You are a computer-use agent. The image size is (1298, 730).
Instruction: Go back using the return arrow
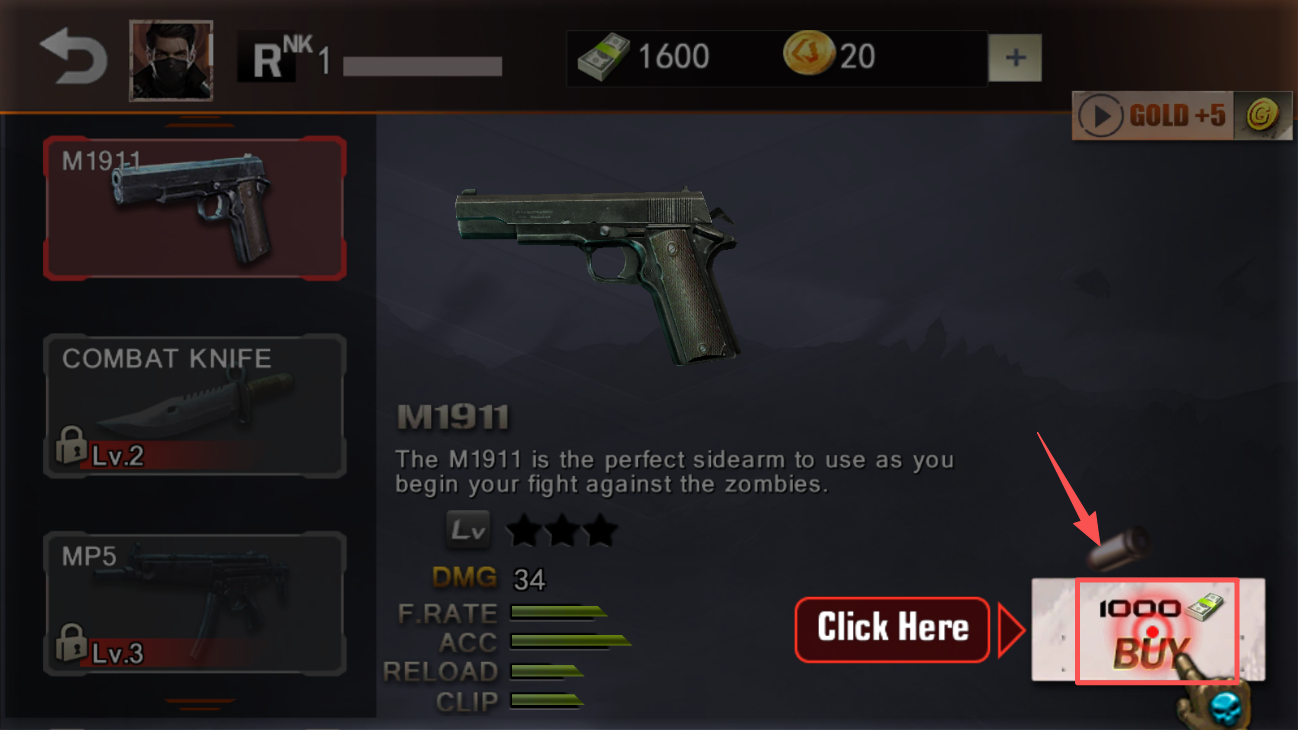pyautogui.click(x=73, y=58)
